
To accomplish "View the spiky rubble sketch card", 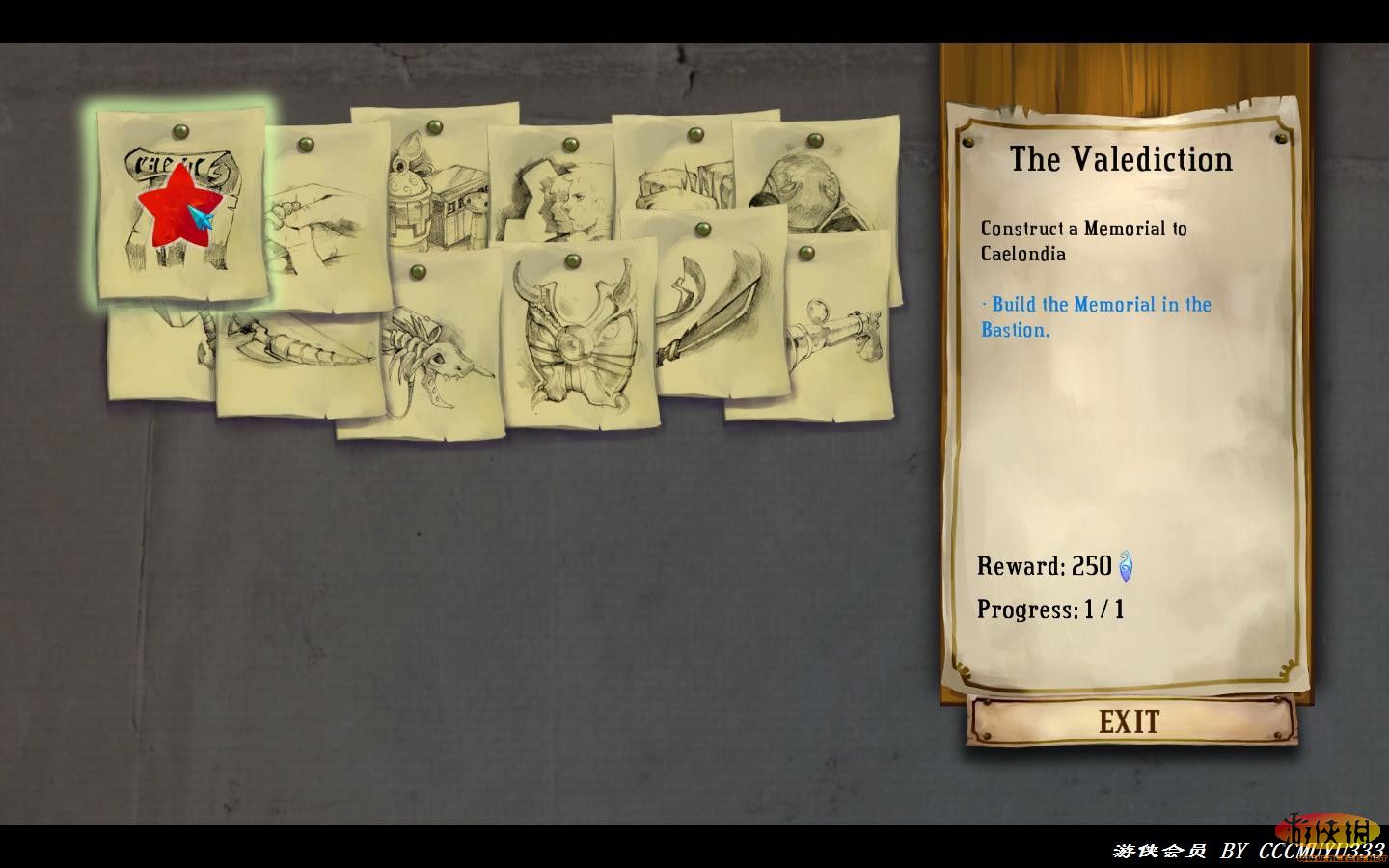I will [675, 174].
